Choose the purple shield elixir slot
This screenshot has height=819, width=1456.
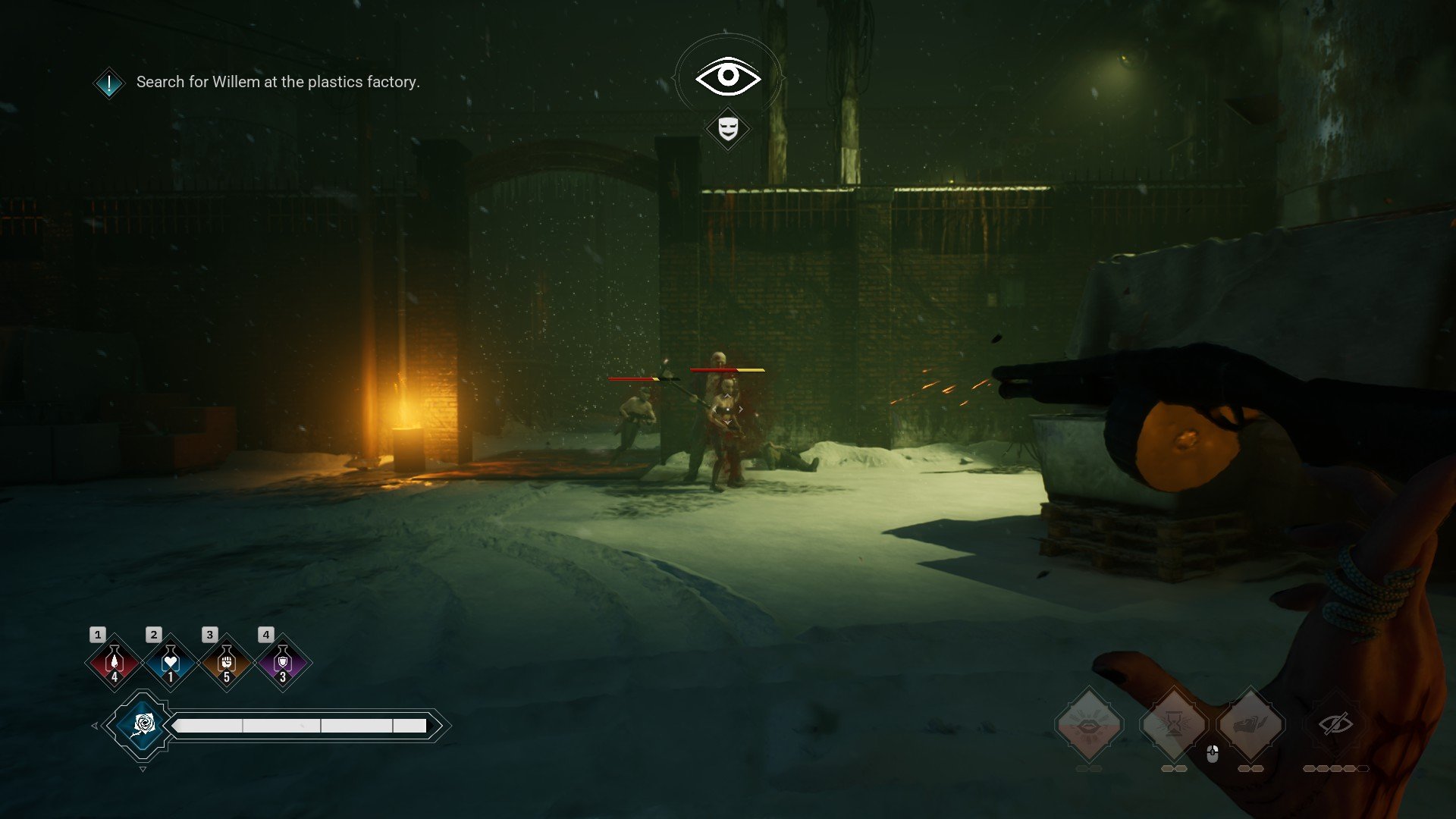click(282, 663)
